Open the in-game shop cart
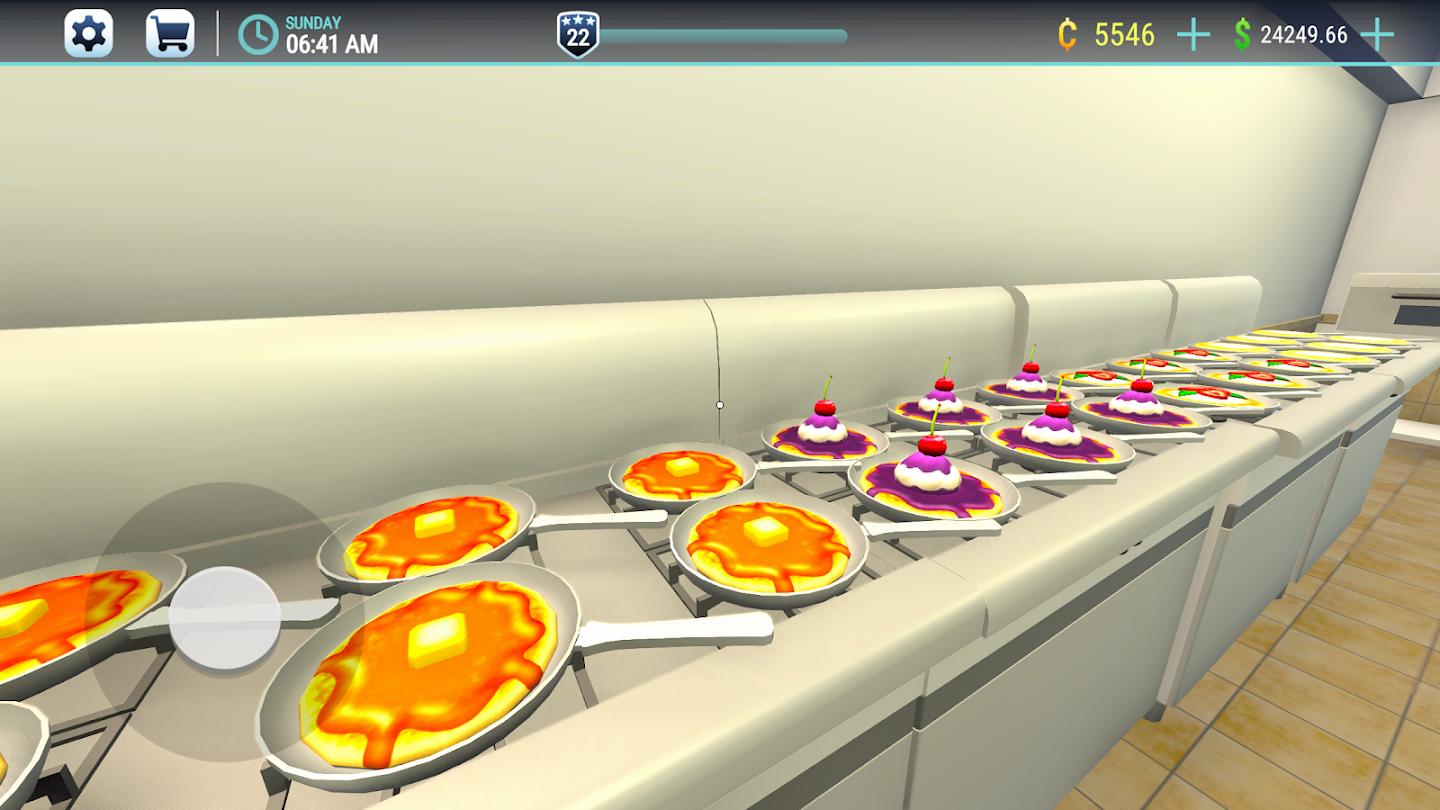This screenshot has height=810, width=1440. (170, 33)
